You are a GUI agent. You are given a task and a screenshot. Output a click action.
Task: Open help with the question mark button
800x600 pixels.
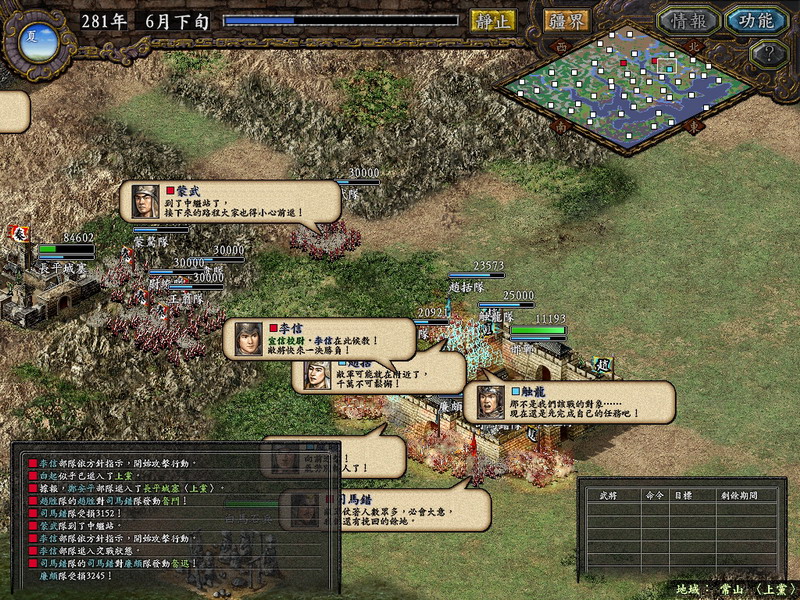click(x=768, y=54)
